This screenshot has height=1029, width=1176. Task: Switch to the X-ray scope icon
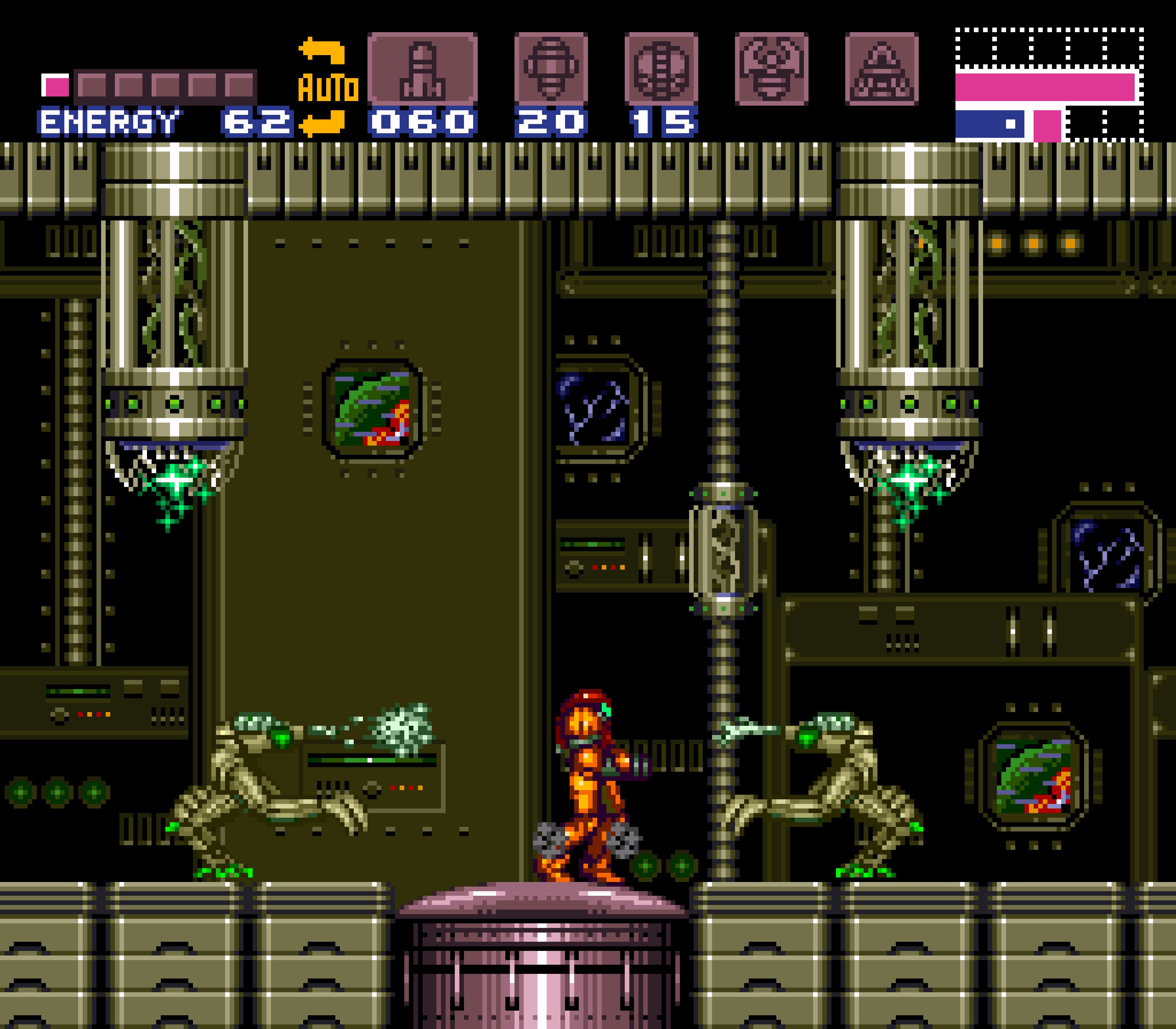pyautogui.click(x=881, y=69)
